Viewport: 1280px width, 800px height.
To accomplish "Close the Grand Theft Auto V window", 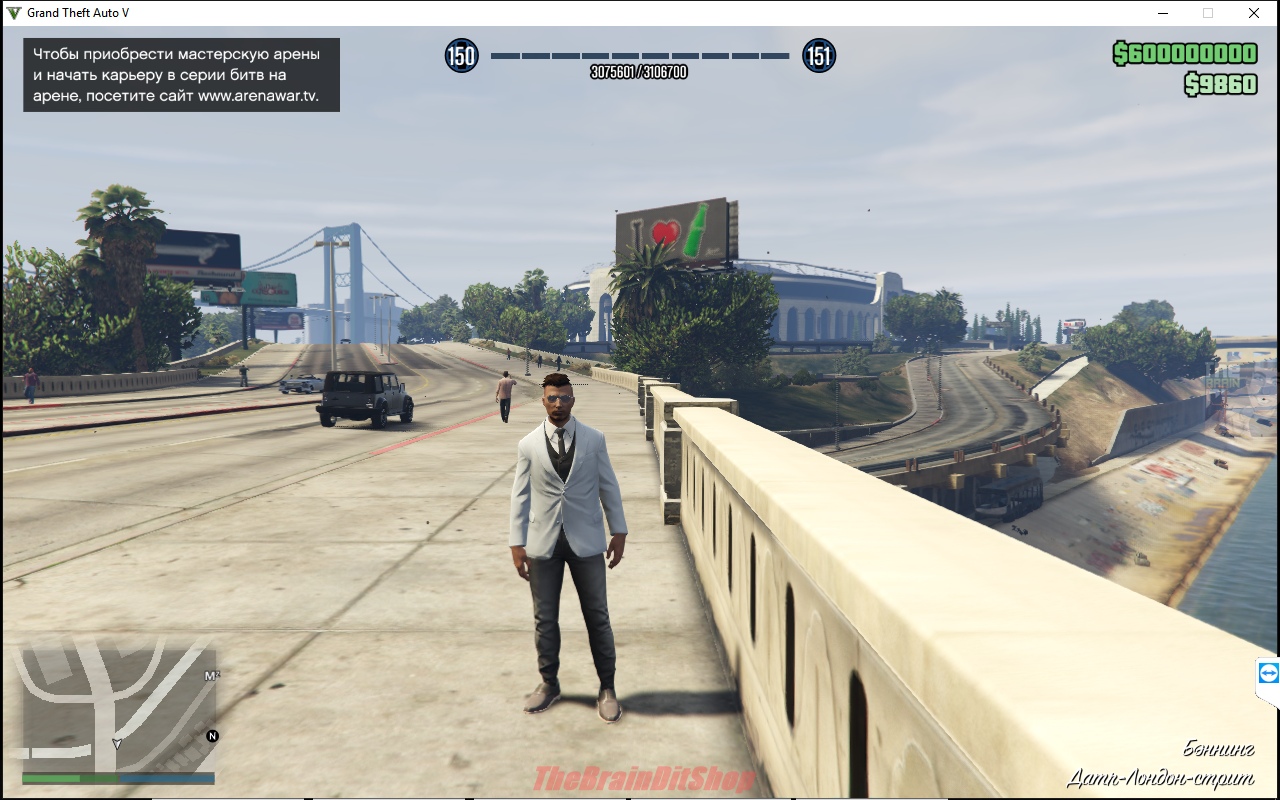I will point(1253,13).
